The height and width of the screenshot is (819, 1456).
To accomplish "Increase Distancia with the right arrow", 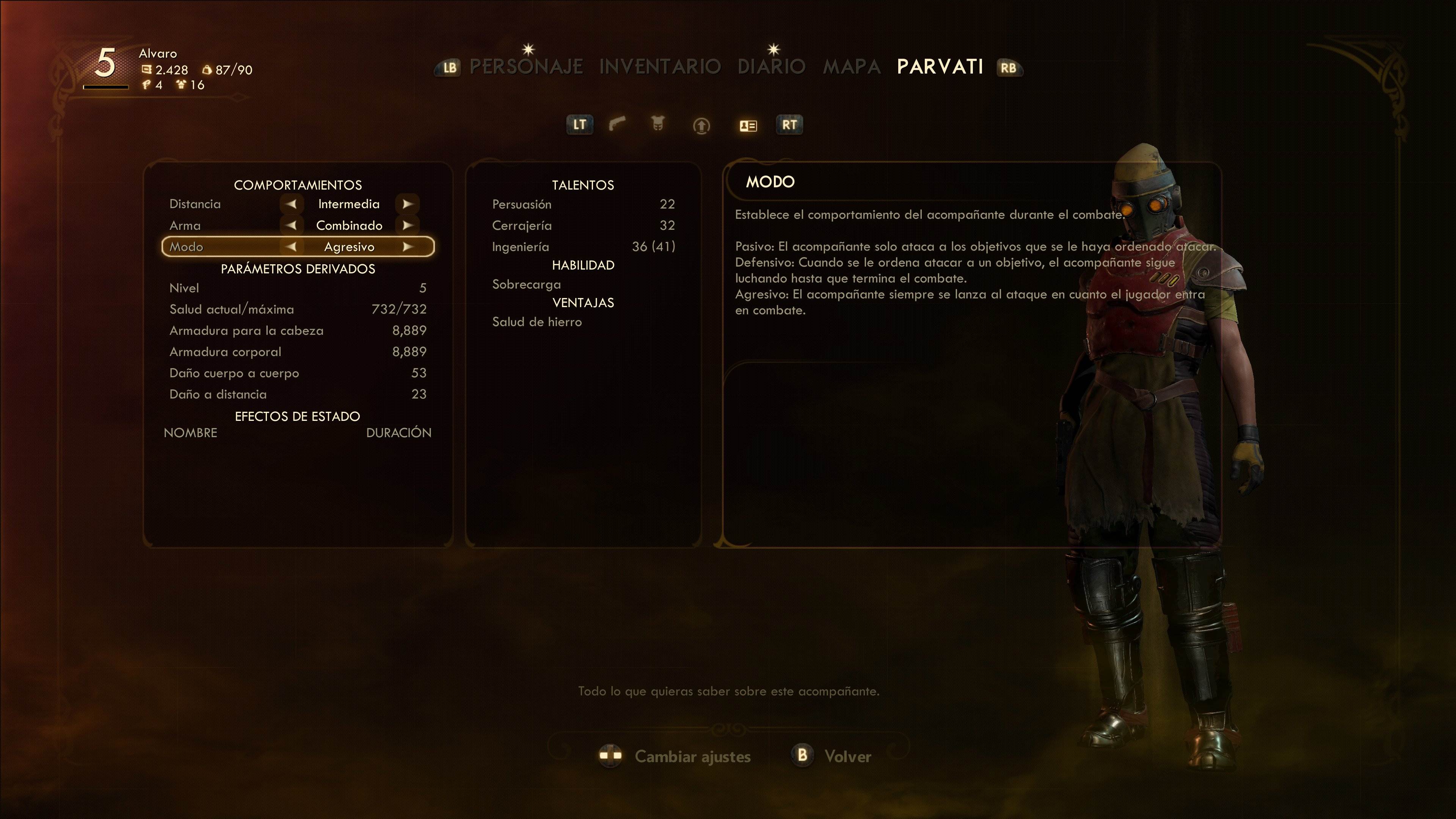I will coord(408,204).
